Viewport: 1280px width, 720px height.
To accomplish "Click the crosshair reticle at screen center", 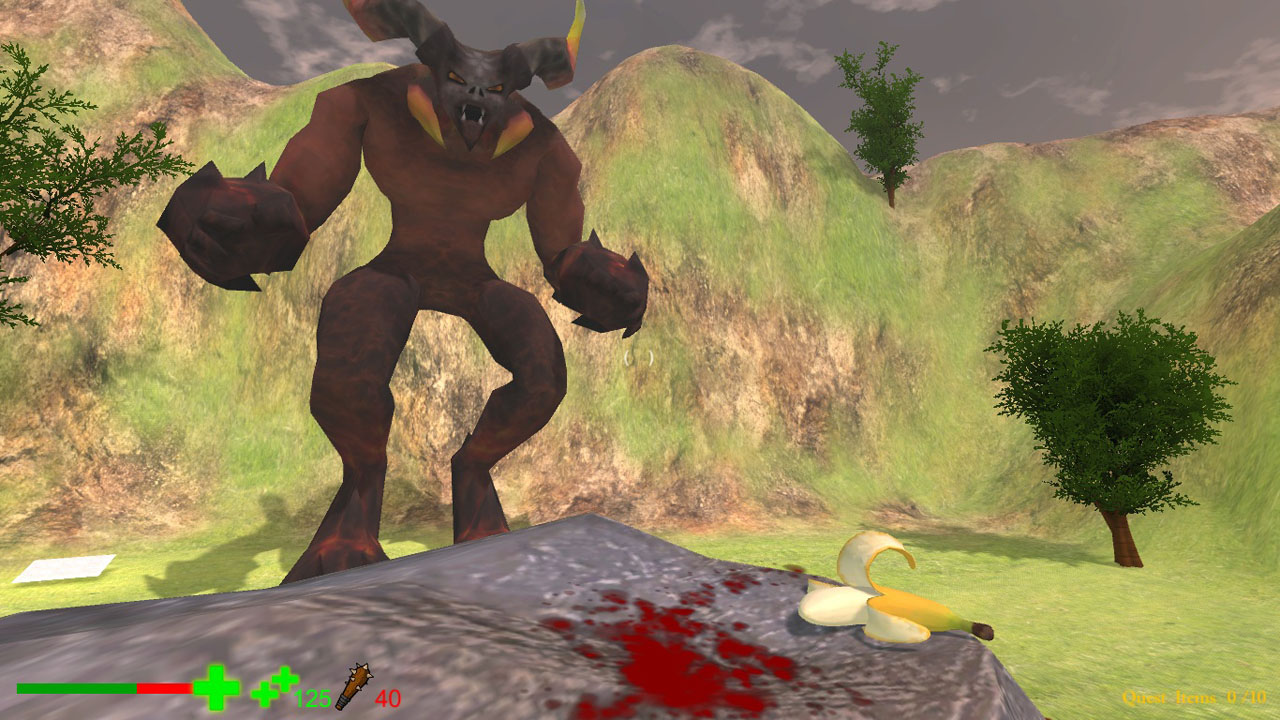I will [x=637, y=360].
